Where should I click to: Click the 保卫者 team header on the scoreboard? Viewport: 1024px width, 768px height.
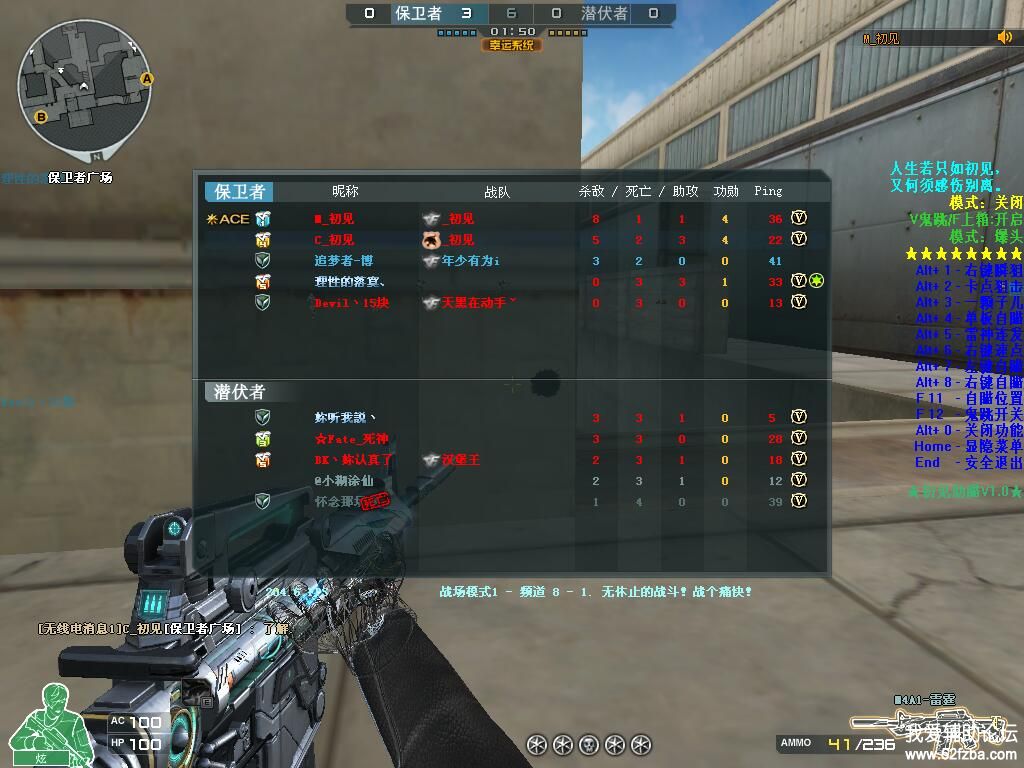pos(239,192)
